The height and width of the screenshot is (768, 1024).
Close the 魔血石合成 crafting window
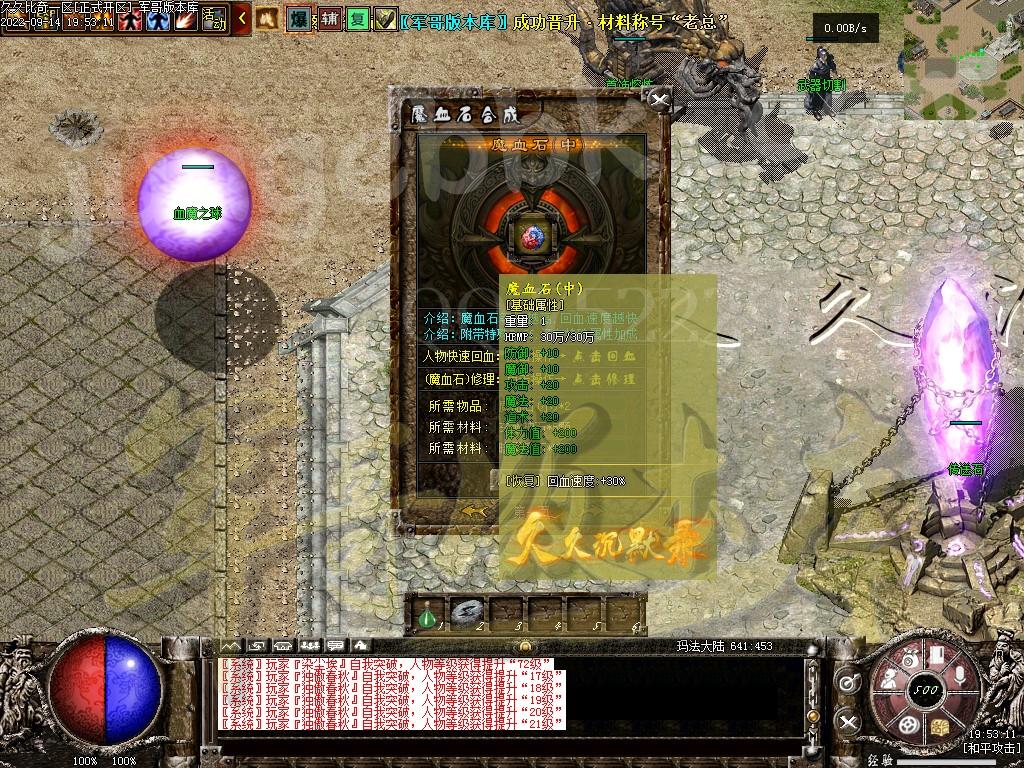(659, 99)
